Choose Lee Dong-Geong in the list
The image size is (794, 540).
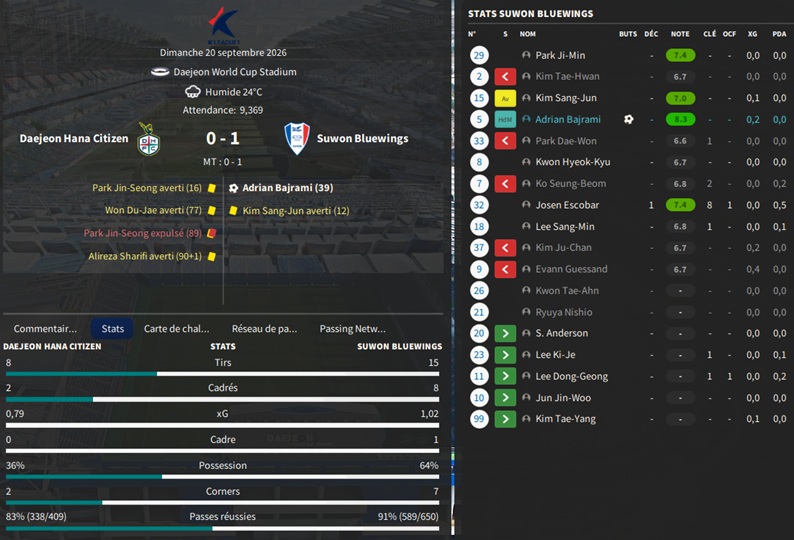[571, 376]
